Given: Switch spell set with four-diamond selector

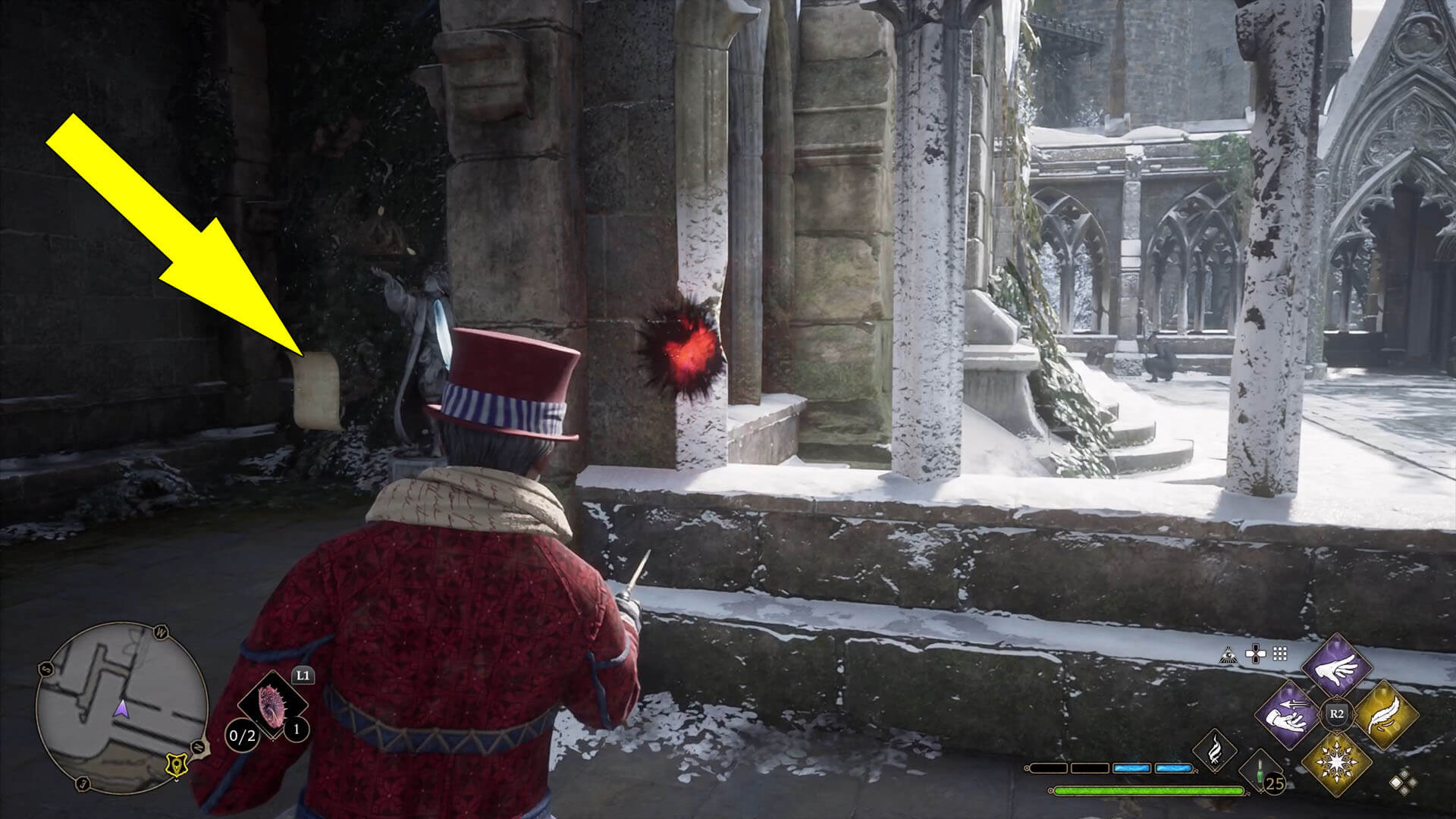Looking at the screenshot, I should (x=1402, y=782).
